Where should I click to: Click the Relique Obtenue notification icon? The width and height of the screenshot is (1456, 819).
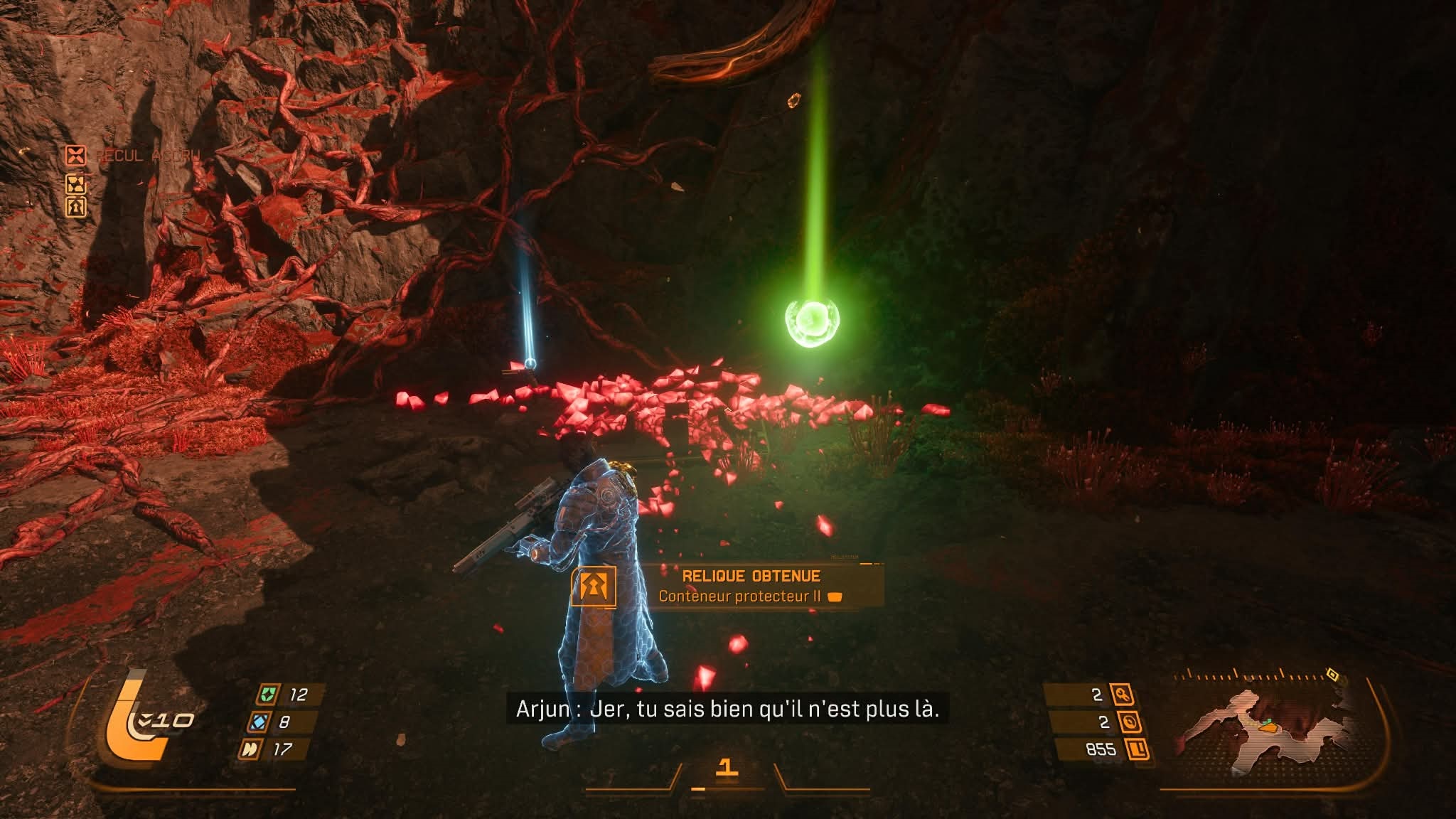(593, 586)
